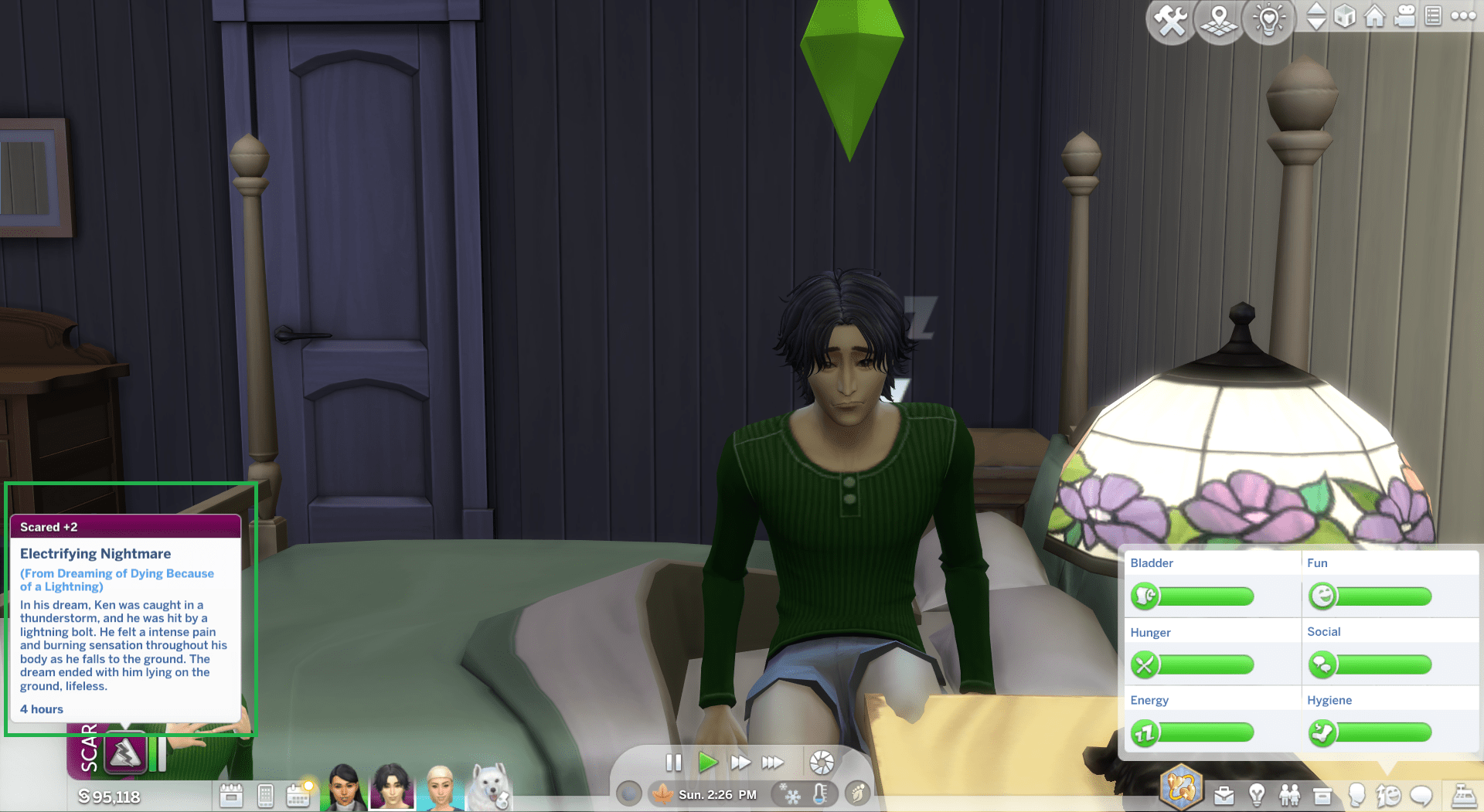Open the Simology panel head icon
1484x812 pixels.
[1357, 794]
